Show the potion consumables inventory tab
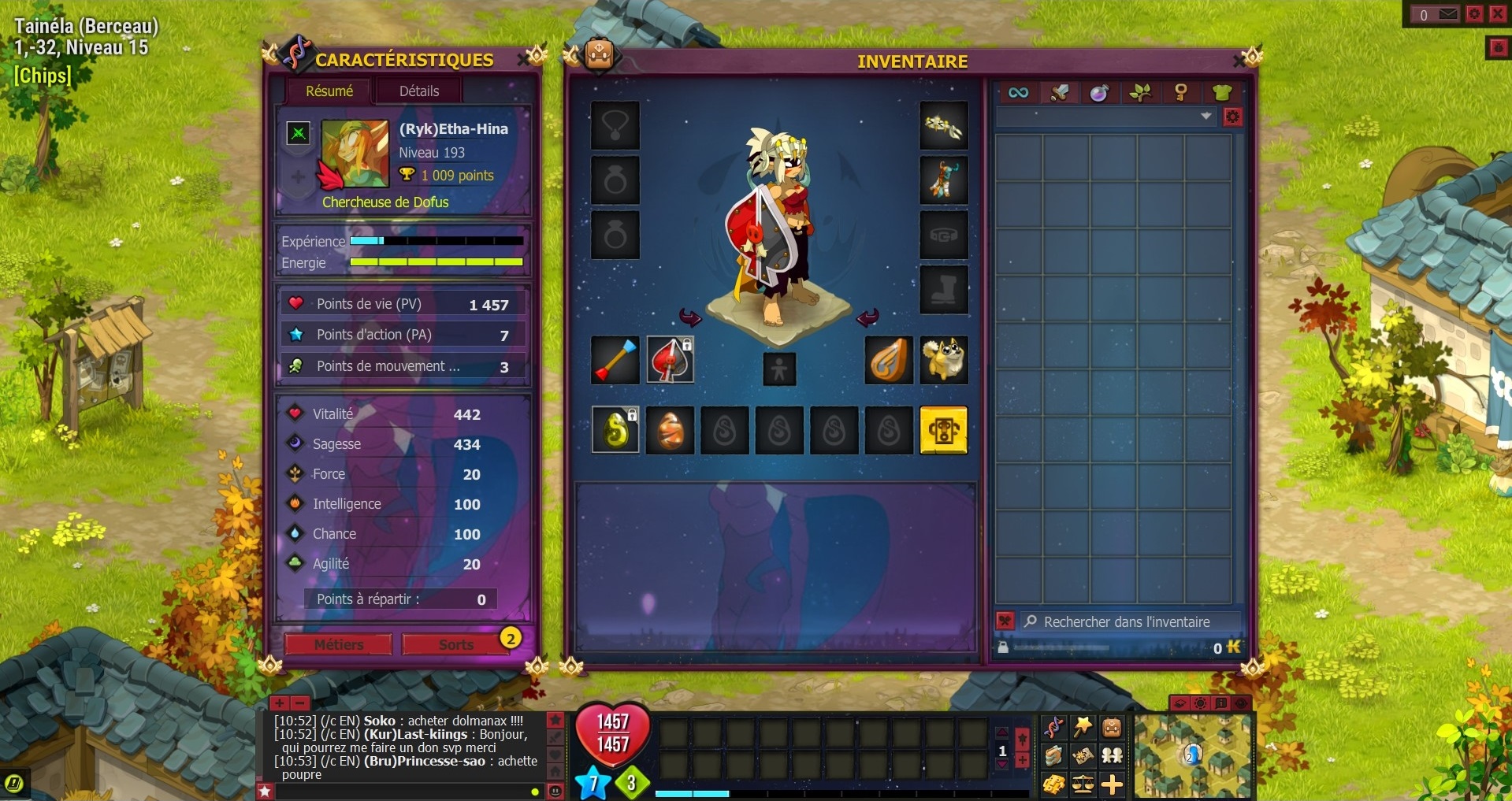The width and height of the screenshot is (1512, 801). [1099, 93]
